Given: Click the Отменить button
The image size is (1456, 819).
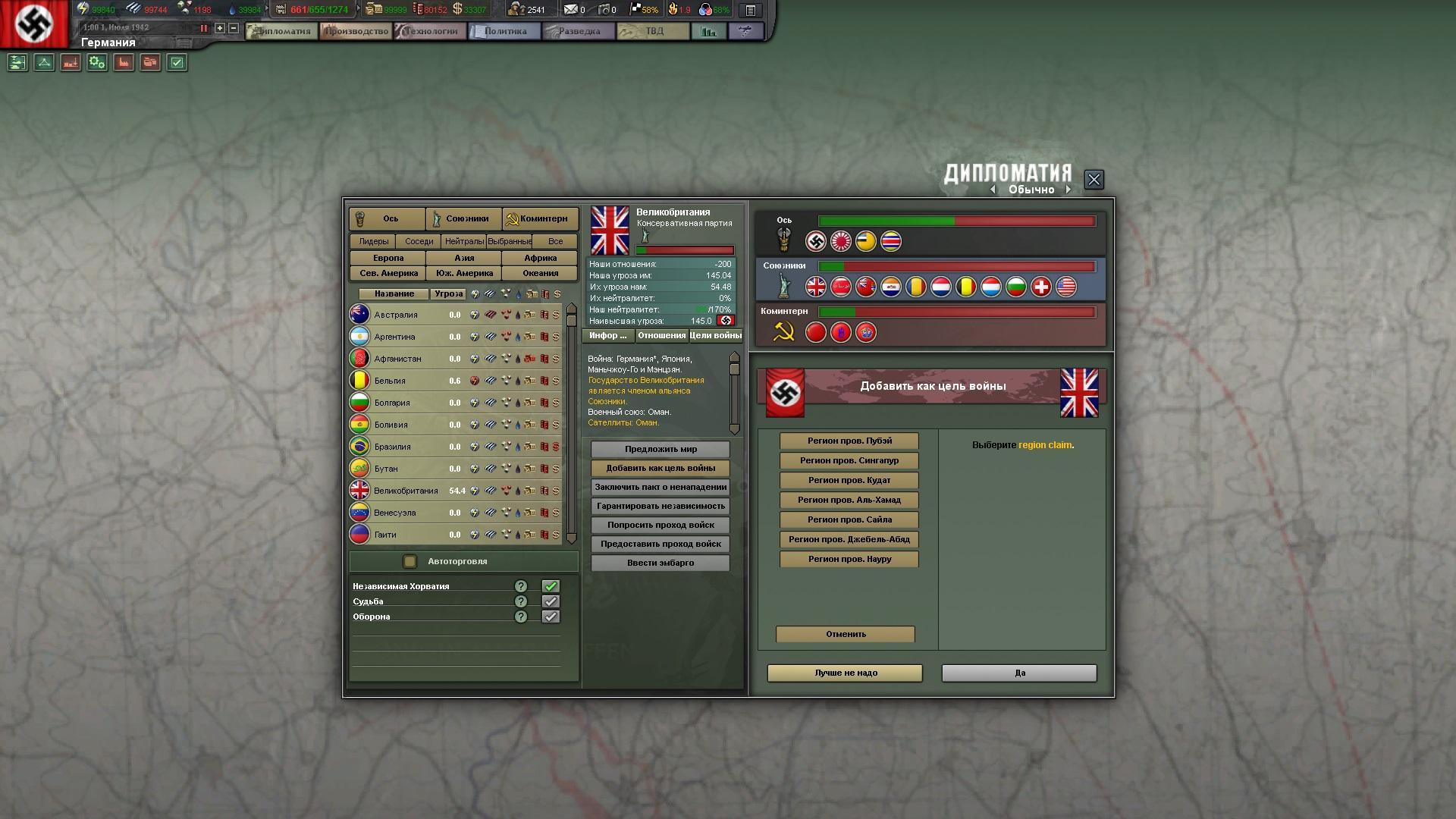Looking at the screenshot, I should coord(845,634).
